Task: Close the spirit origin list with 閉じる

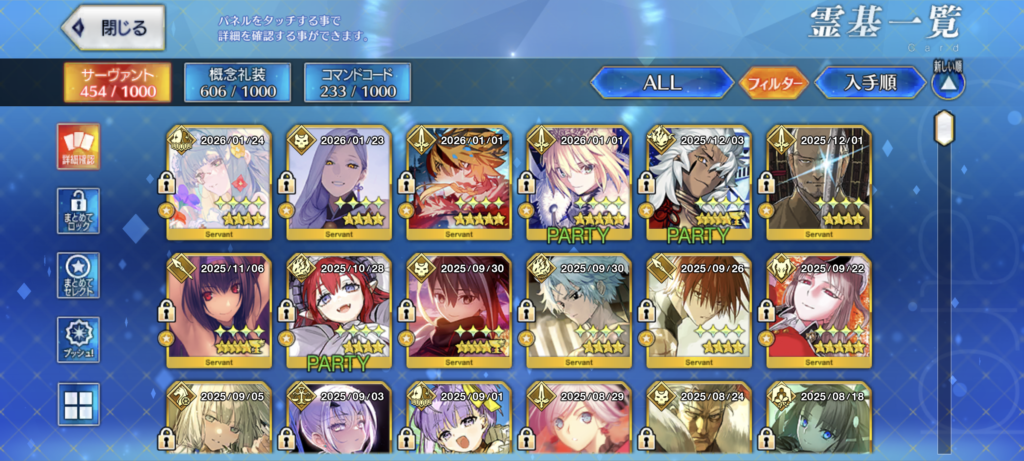Action: tap(112, 28)
